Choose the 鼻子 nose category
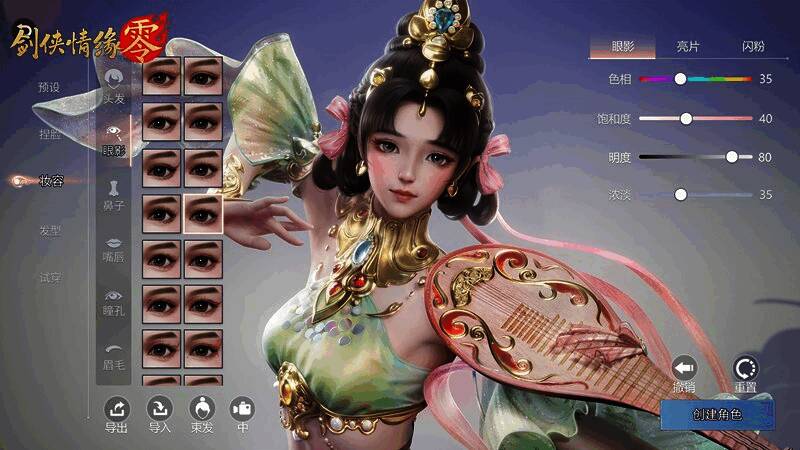The width and height of the screenshot is (800, 450). coord(114,194)
